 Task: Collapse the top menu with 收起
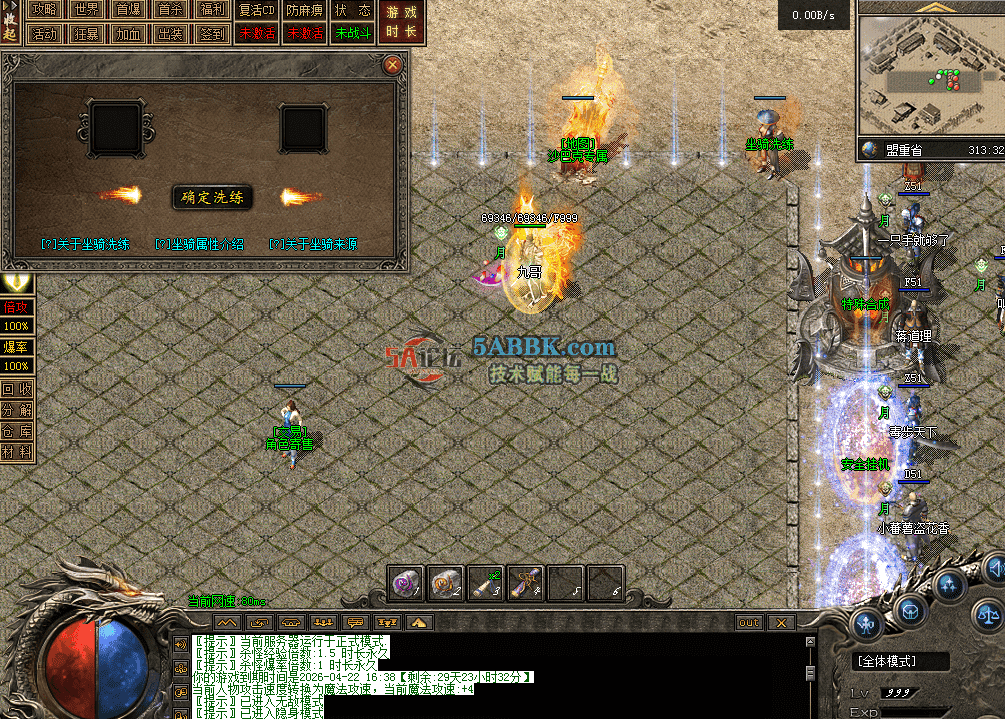(x=10, y=22)
